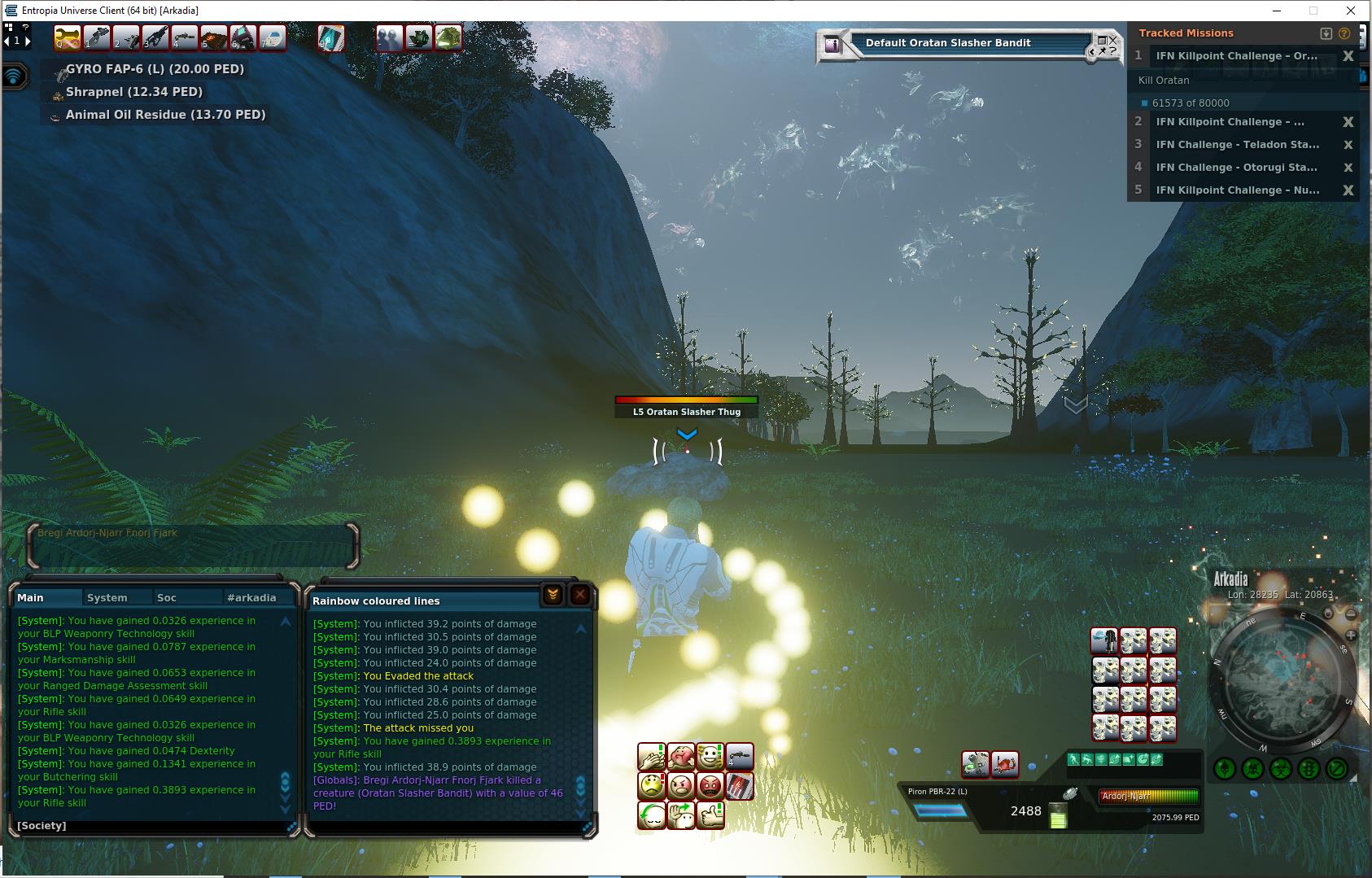Select the IFN Challenge - Otorugi mission

pyautogui.click(x=1236, y=168)
